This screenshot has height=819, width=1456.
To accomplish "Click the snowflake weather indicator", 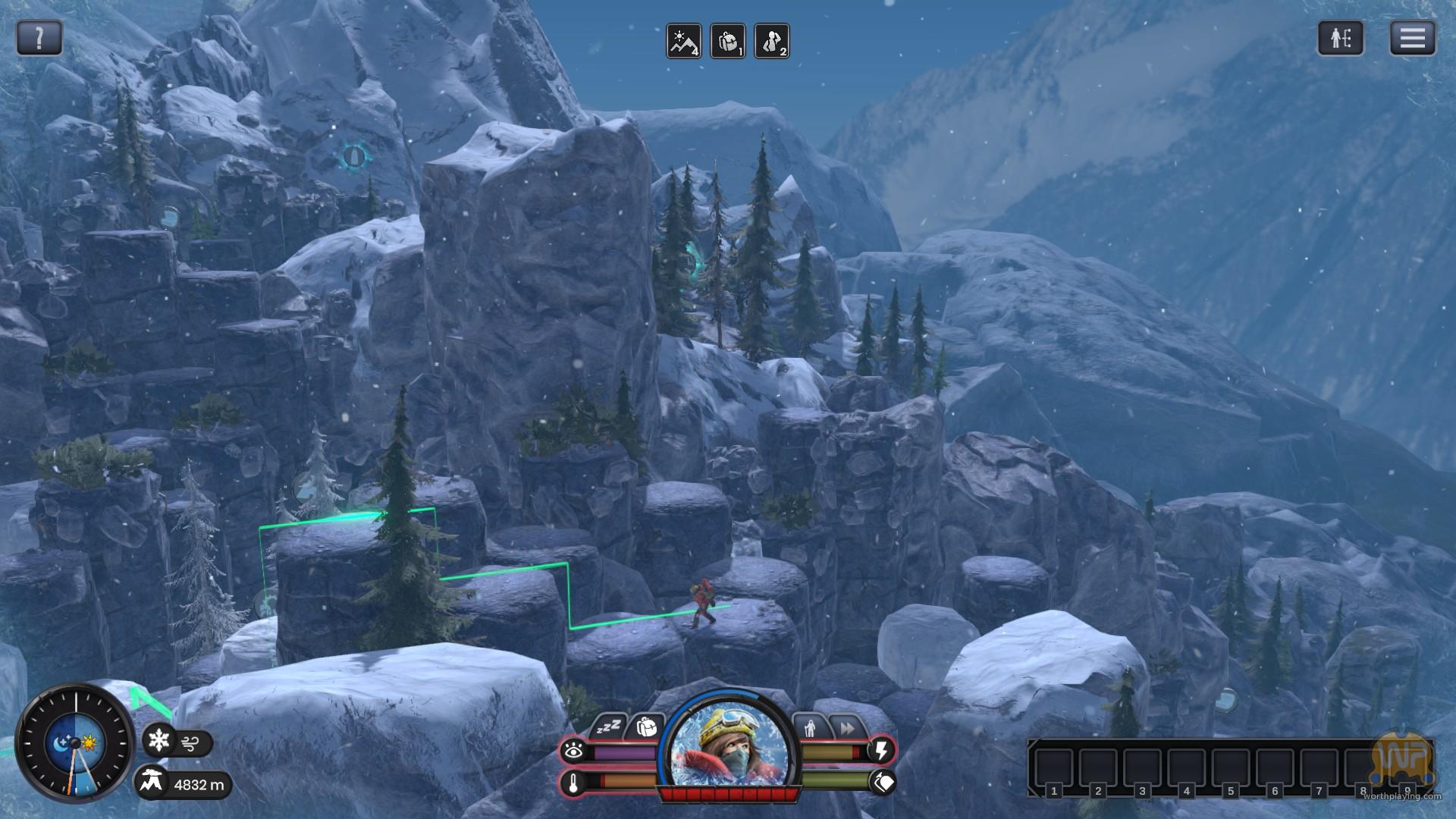I will coord(158,740).
